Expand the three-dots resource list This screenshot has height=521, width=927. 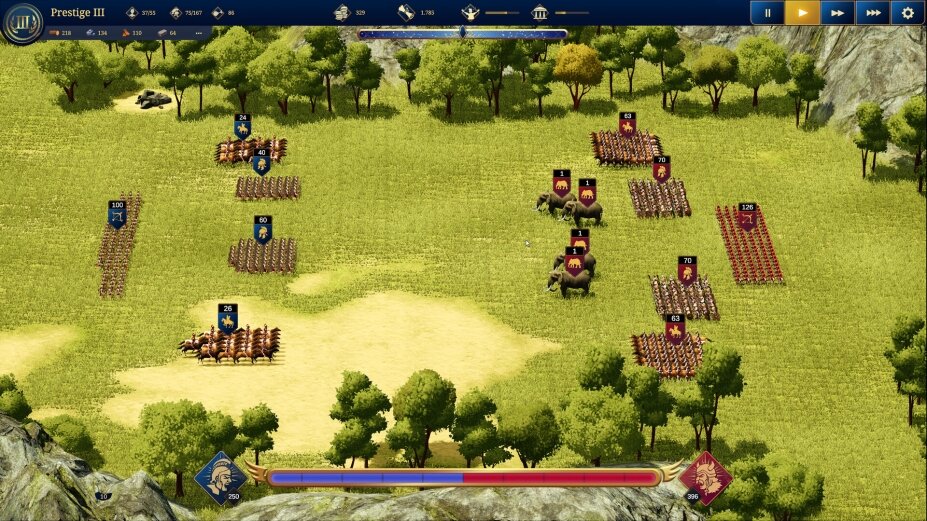(198, 33)
